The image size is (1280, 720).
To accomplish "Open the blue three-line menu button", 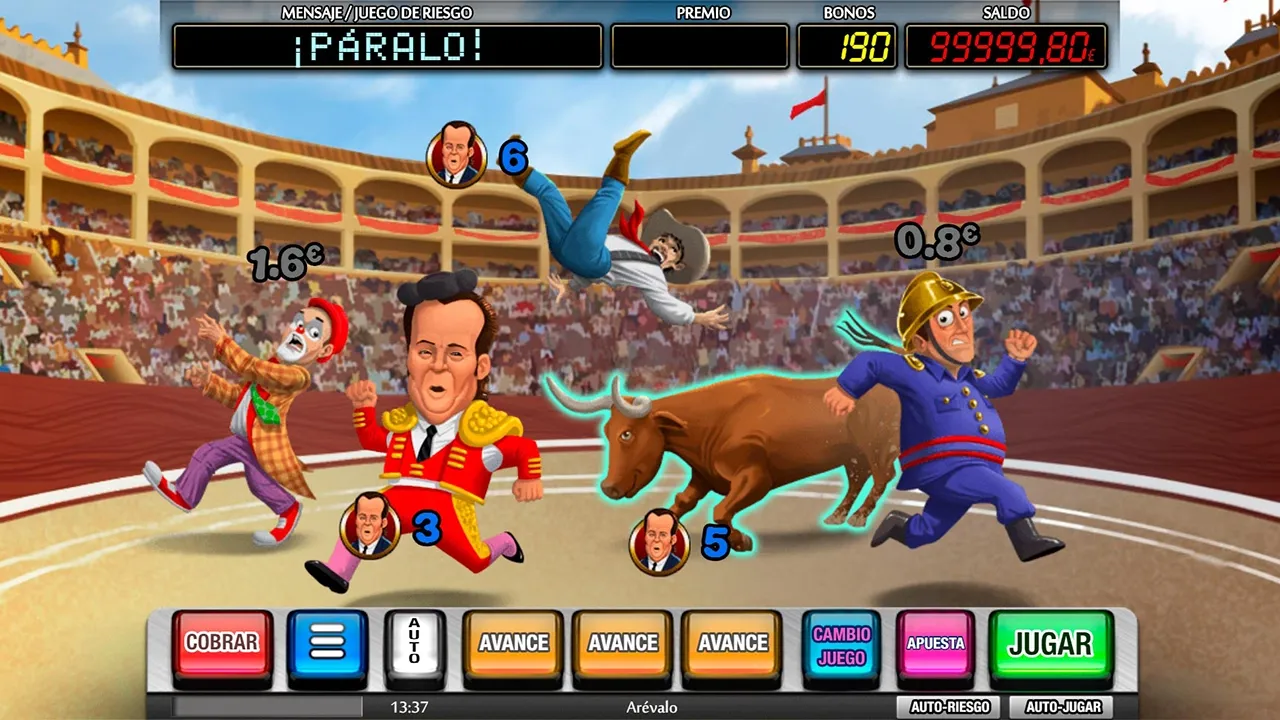I will tap(327, 643).
